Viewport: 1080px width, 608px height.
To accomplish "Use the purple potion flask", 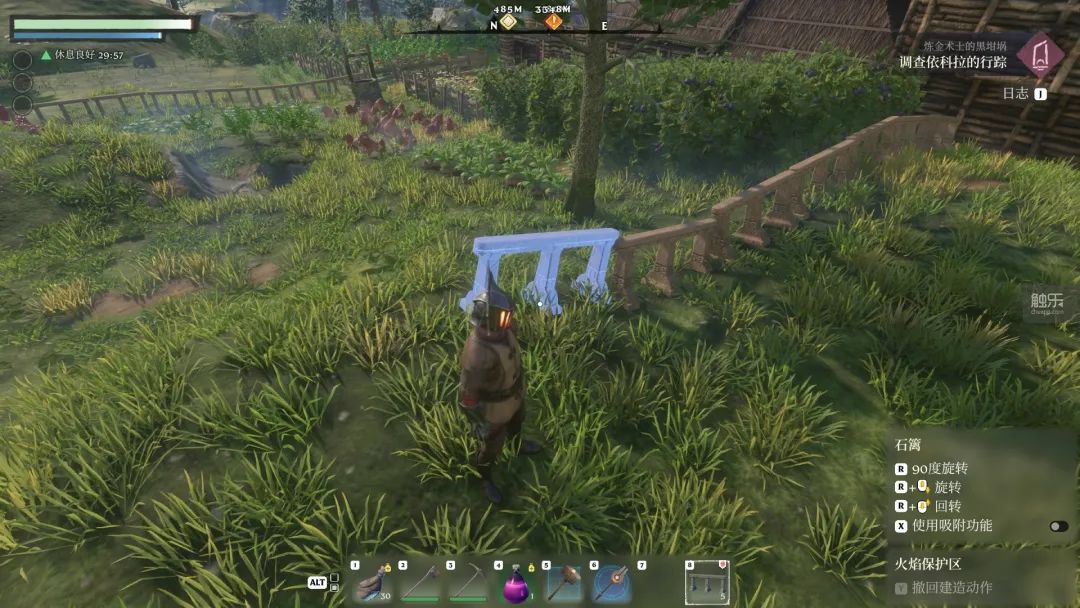I will point(515,582).
